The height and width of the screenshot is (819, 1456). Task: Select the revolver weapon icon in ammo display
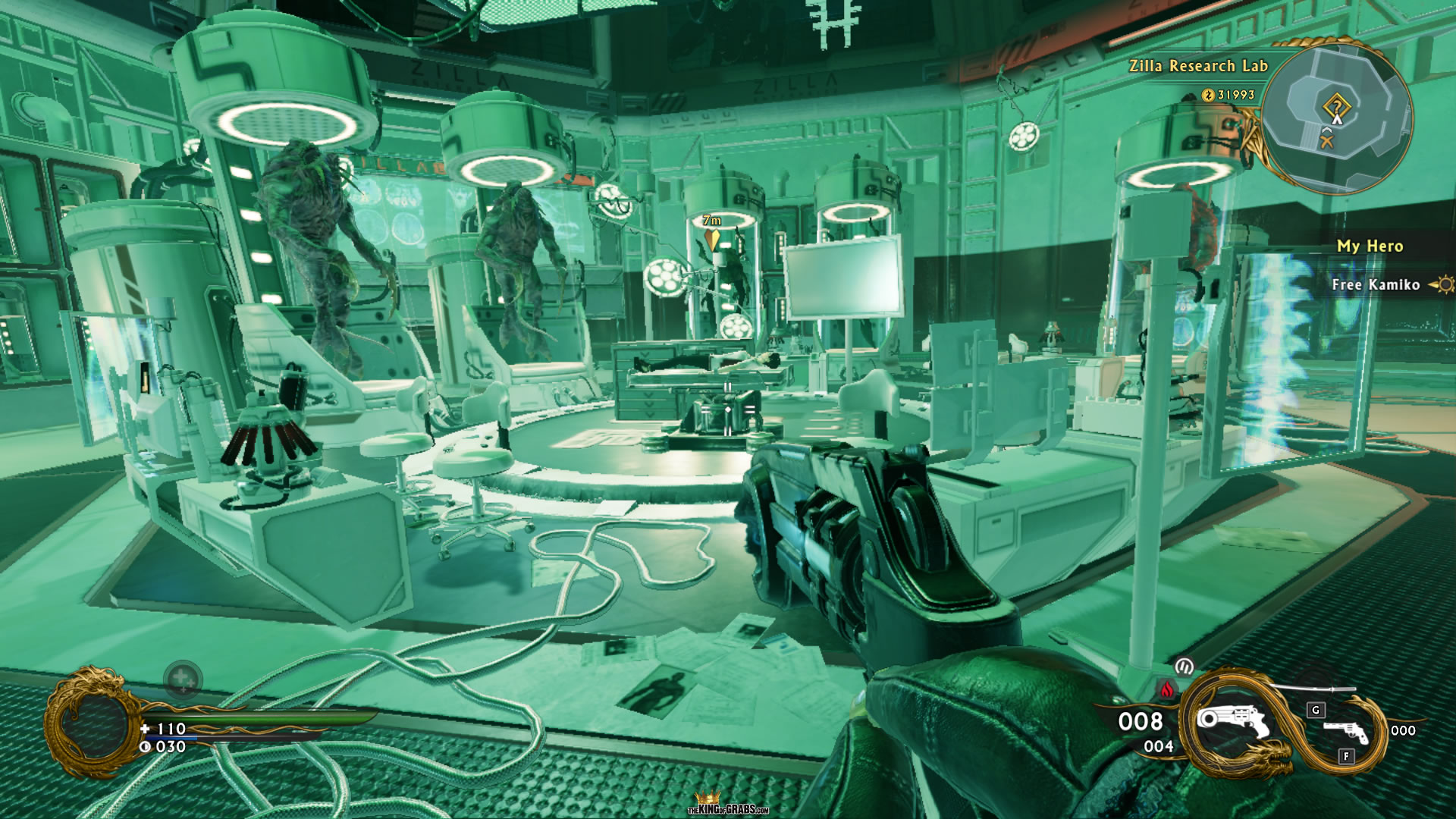(x=1233, y=720)
